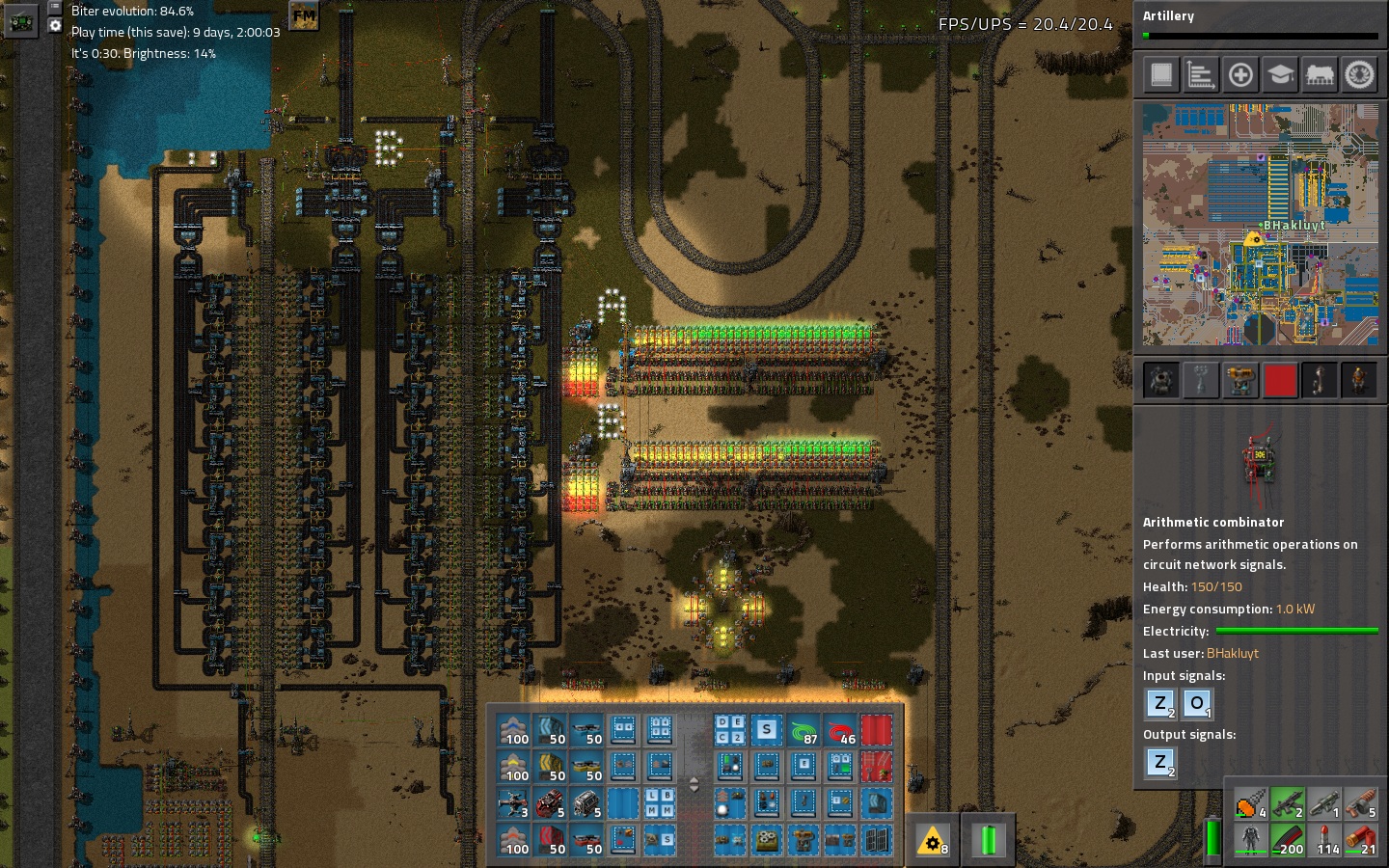This screenshot has height=868, width=1389.
Task: Select the green wire slot with 87
Action: (x=803, y=730)
